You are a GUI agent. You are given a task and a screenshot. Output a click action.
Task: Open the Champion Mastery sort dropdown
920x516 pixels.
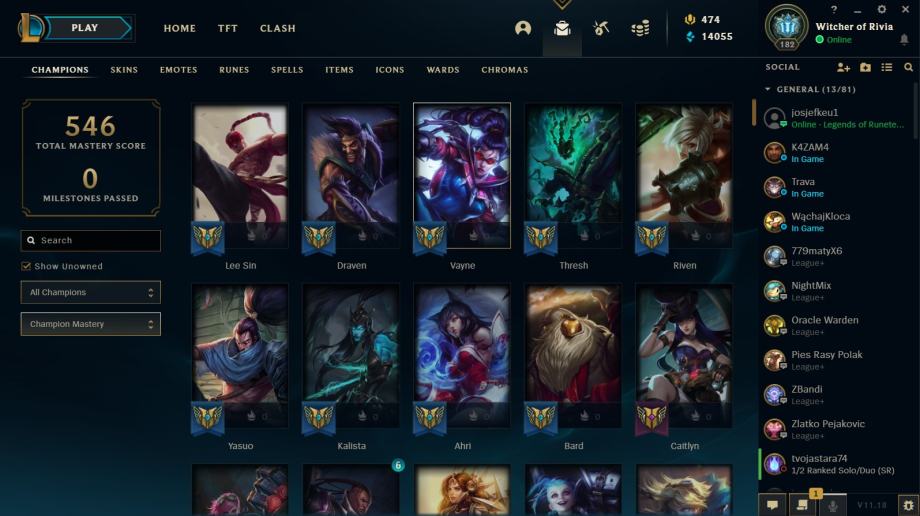click(90, 324)
